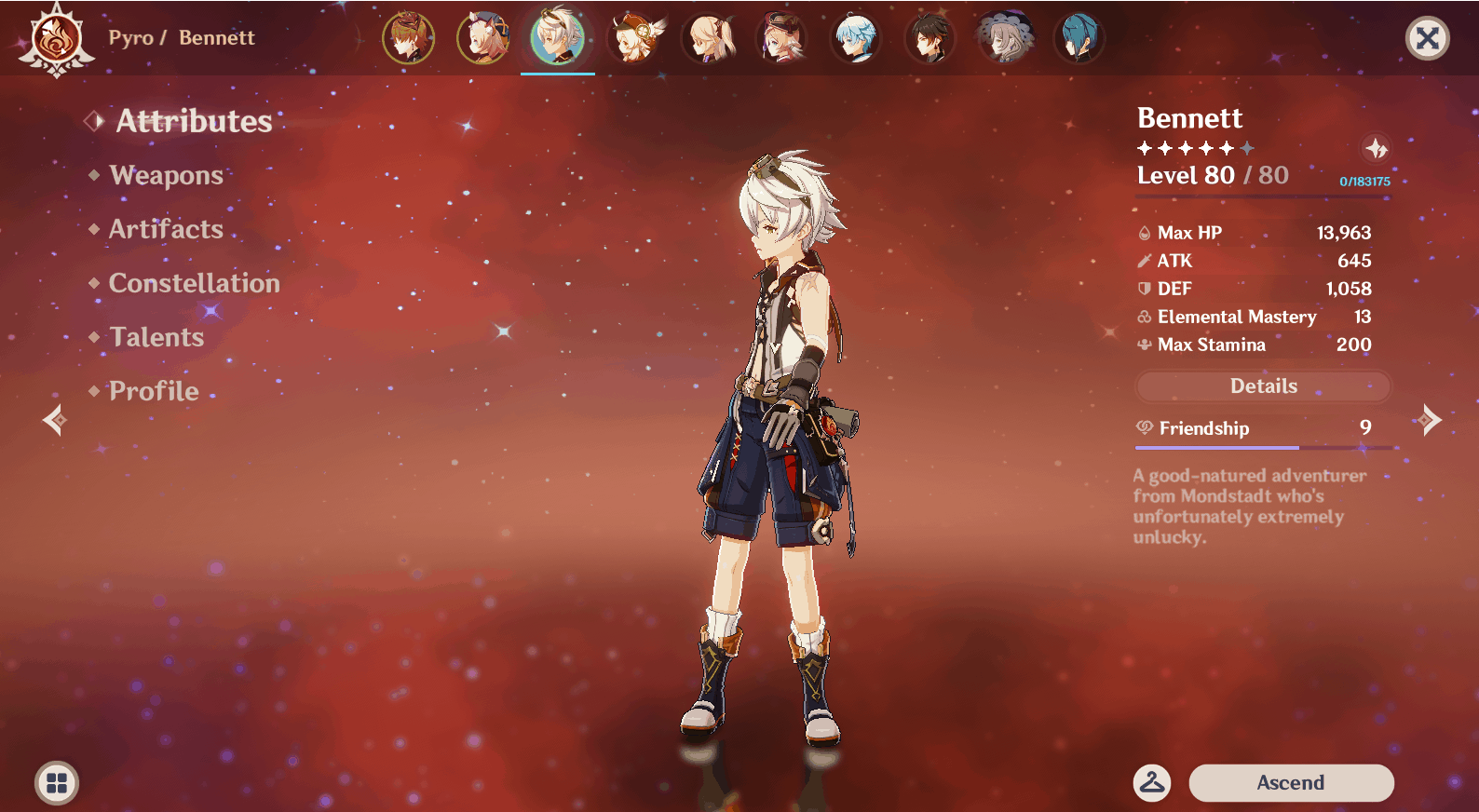Switch to previous character with left arrow
Image resolution: width=1479 pixels, height=812 pixels.
click(54, 420)
